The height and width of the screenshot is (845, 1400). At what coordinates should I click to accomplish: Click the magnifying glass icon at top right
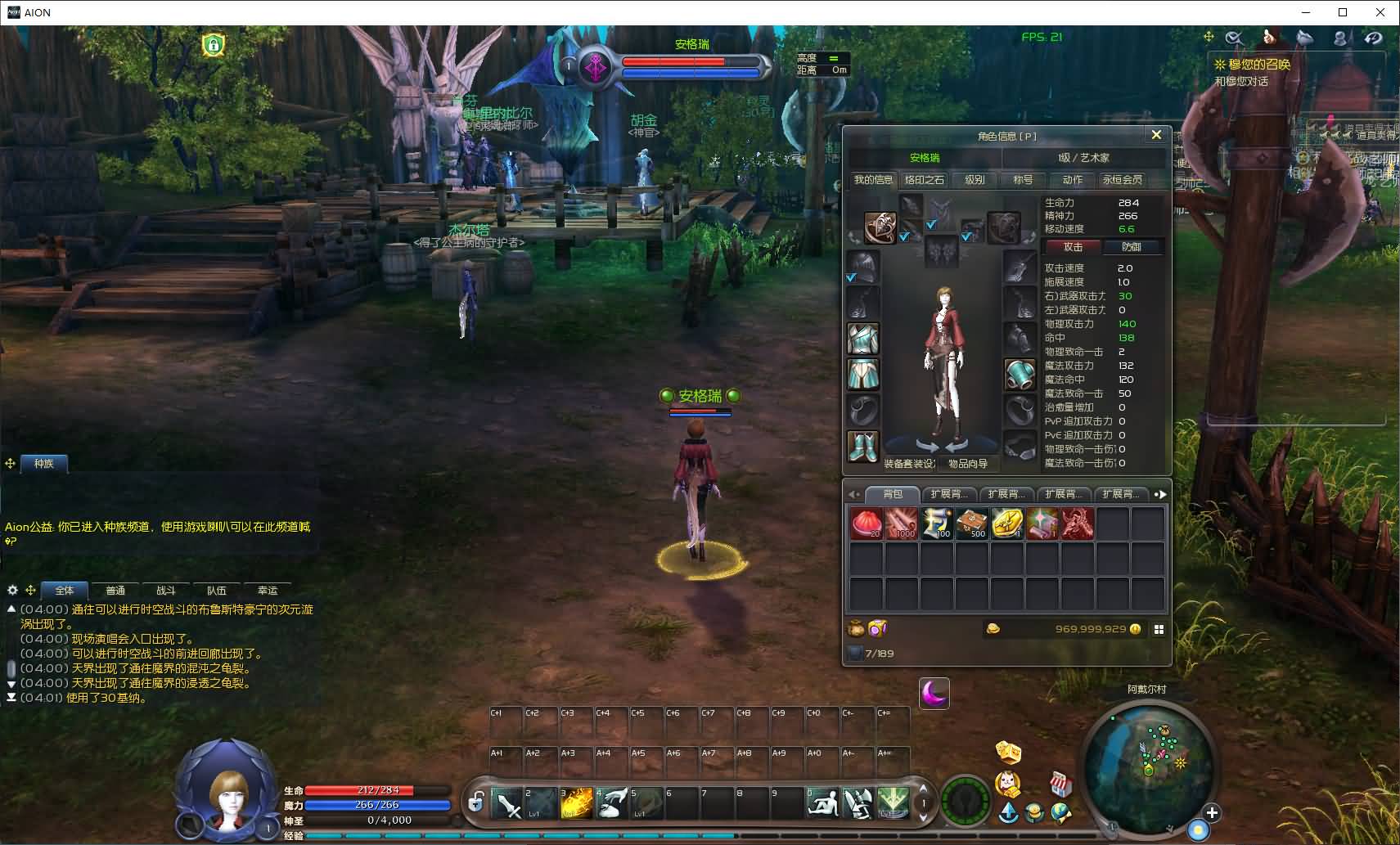(x=1236, y=37)
